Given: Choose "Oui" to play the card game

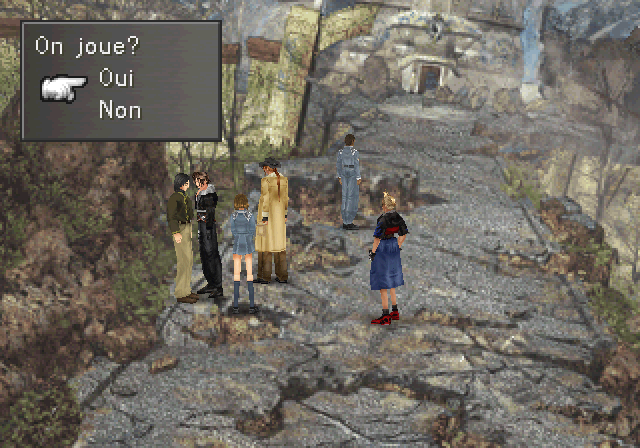Looking at the screenshot, I should click(117, 79).
